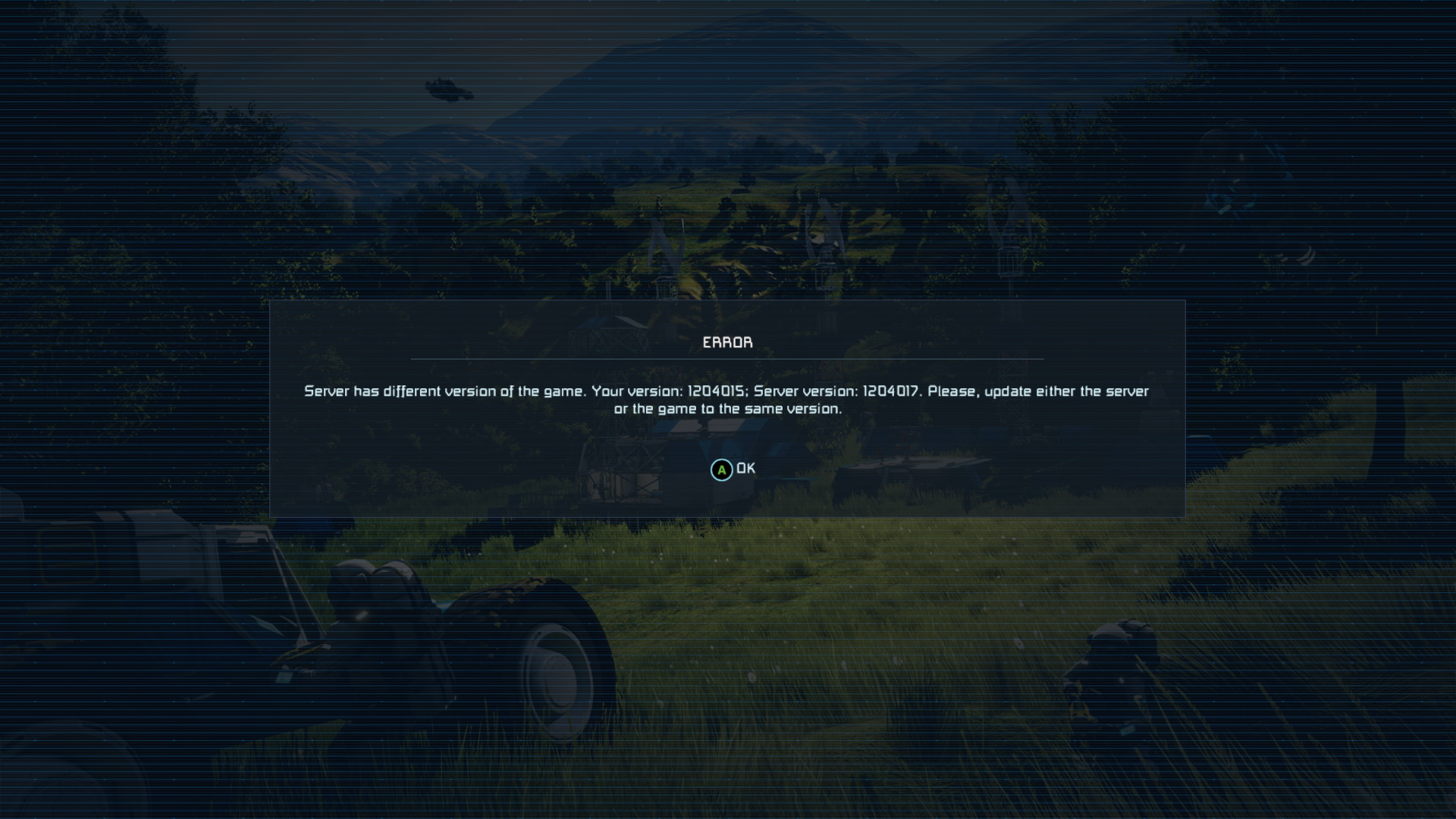
Task: Confirm the version error with OK
Action: [x=733, y=469]
